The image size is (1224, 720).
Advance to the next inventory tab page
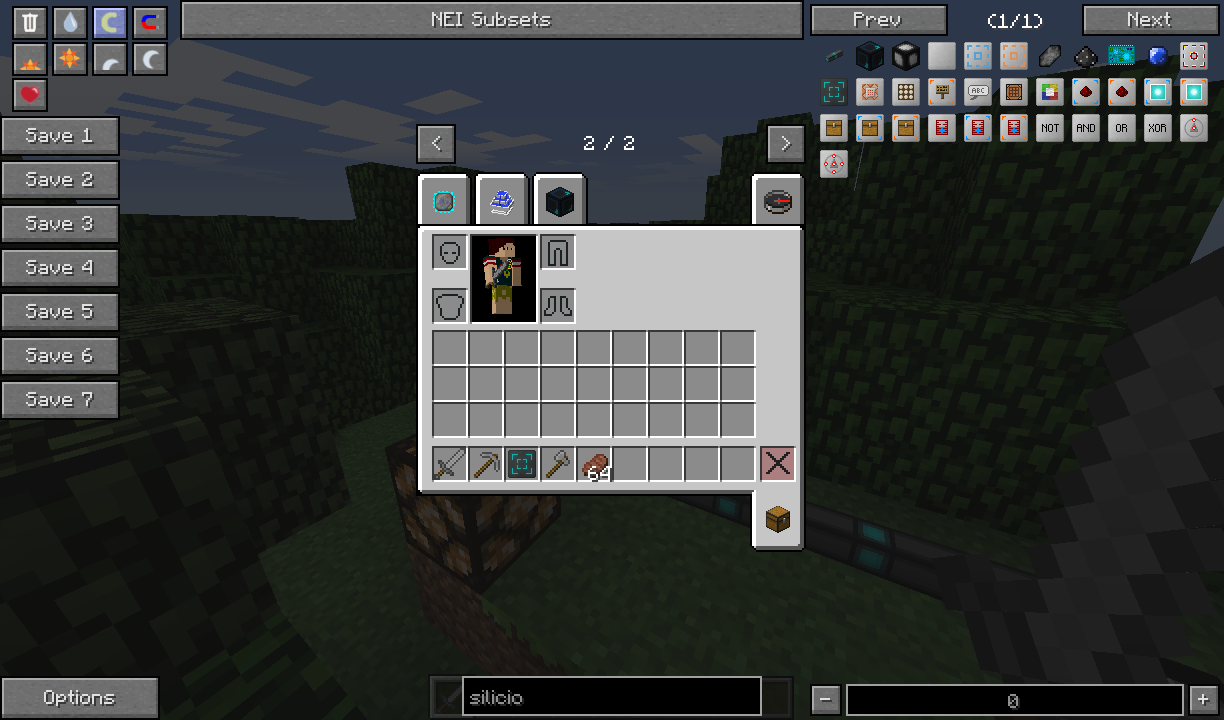point(785,144)
